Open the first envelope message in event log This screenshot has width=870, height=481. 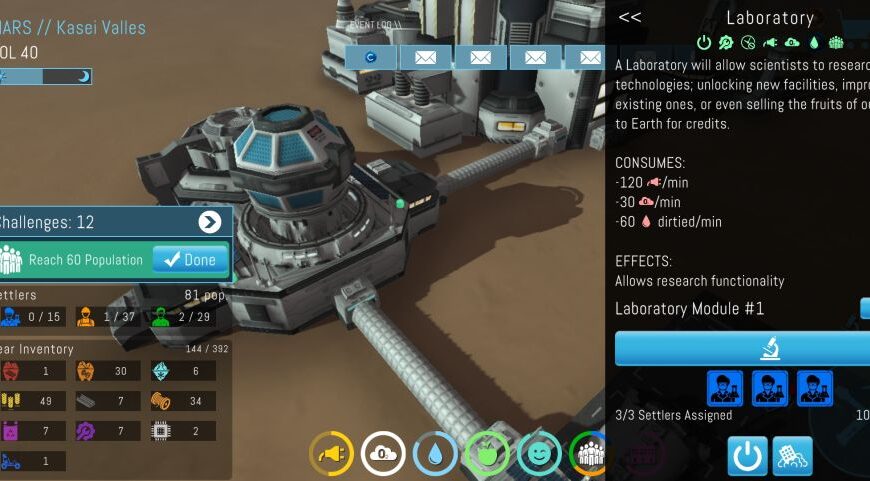(x=426, y=57)
